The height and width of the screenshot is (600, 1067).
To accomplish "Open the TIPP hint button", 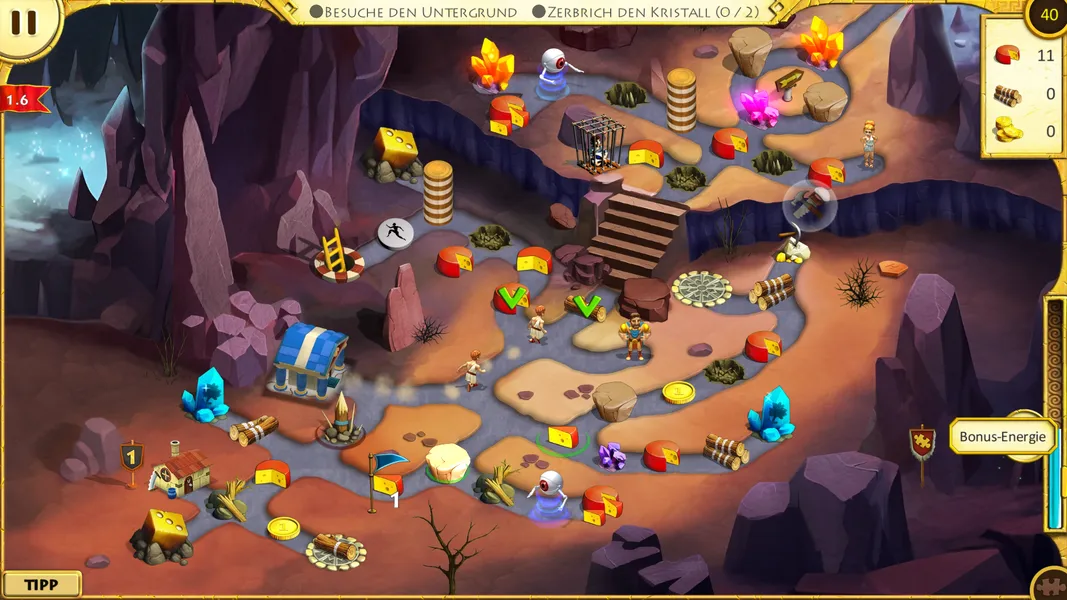I will (41, 585).
